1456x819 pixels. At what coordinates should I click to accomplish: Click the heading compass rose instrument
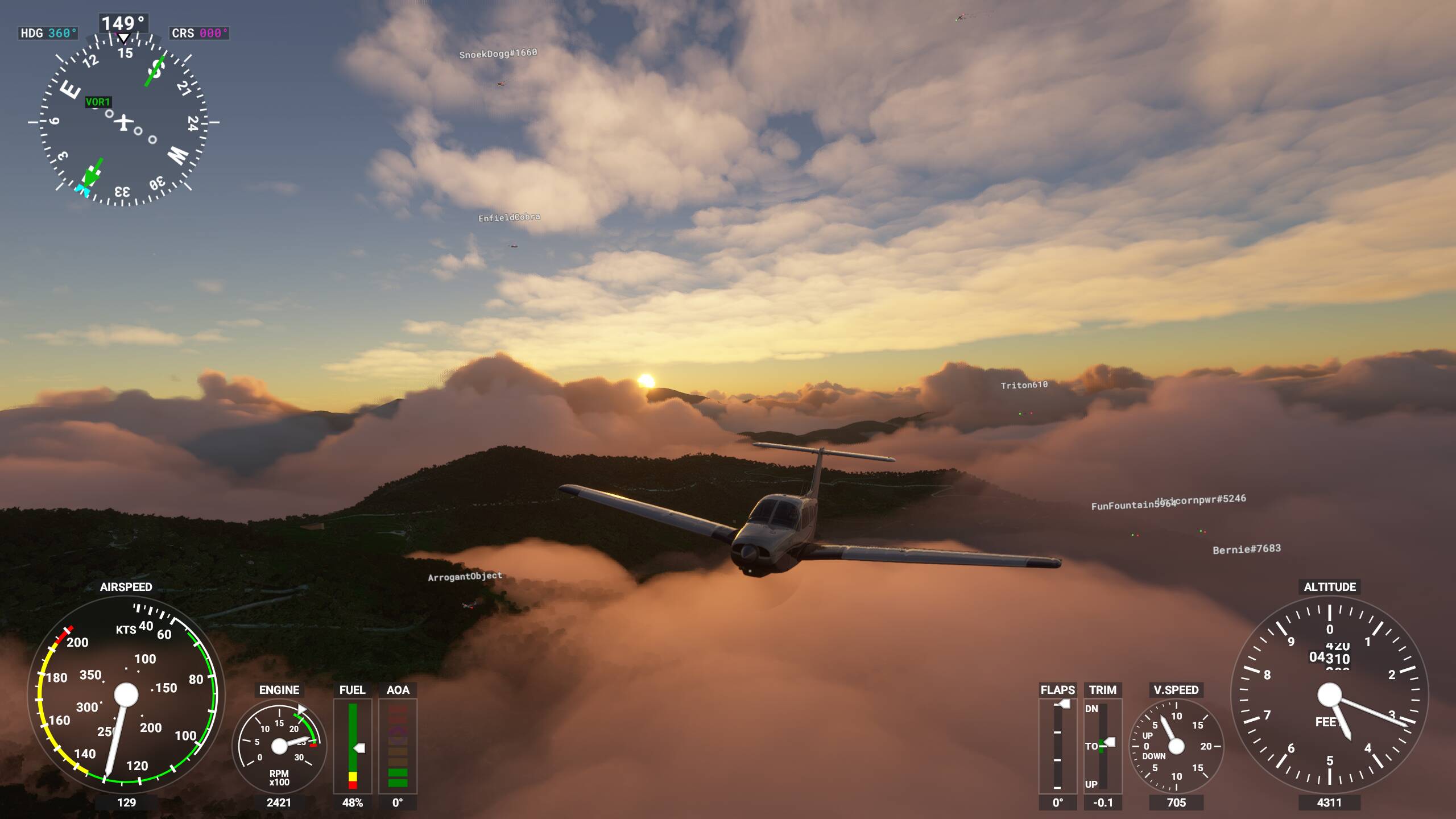123,121
